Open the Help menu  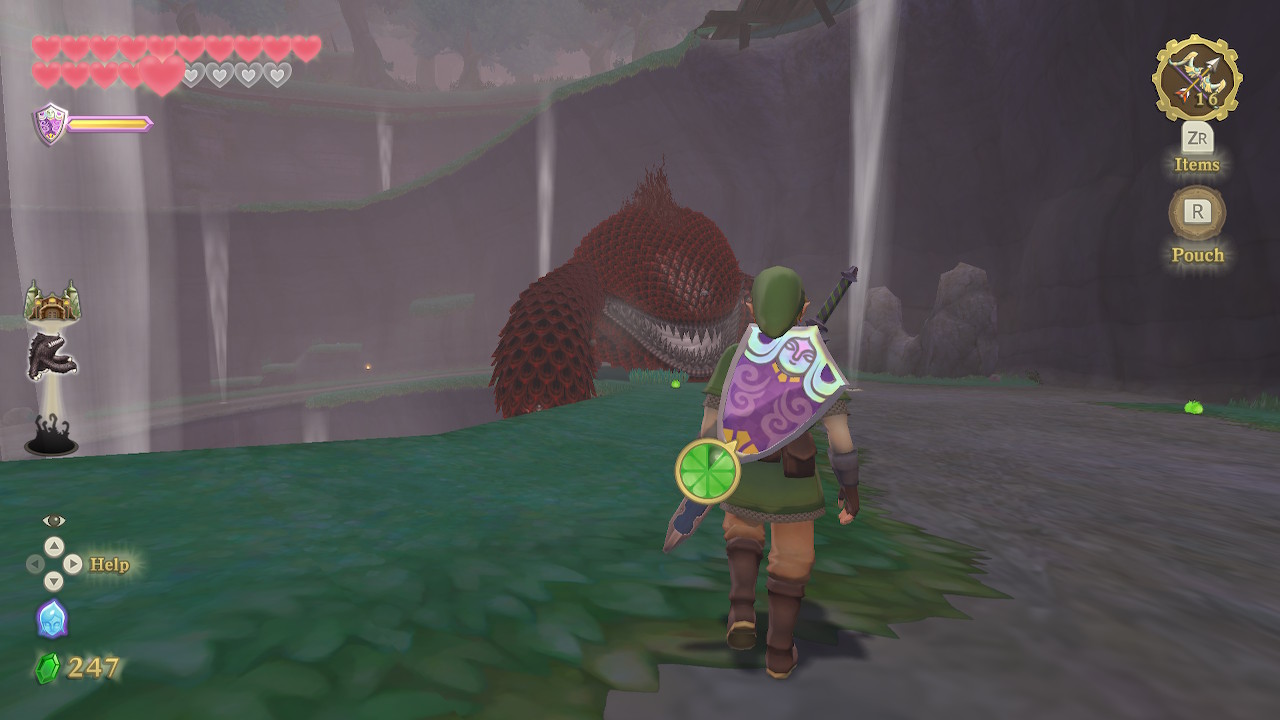click(109, 565)
